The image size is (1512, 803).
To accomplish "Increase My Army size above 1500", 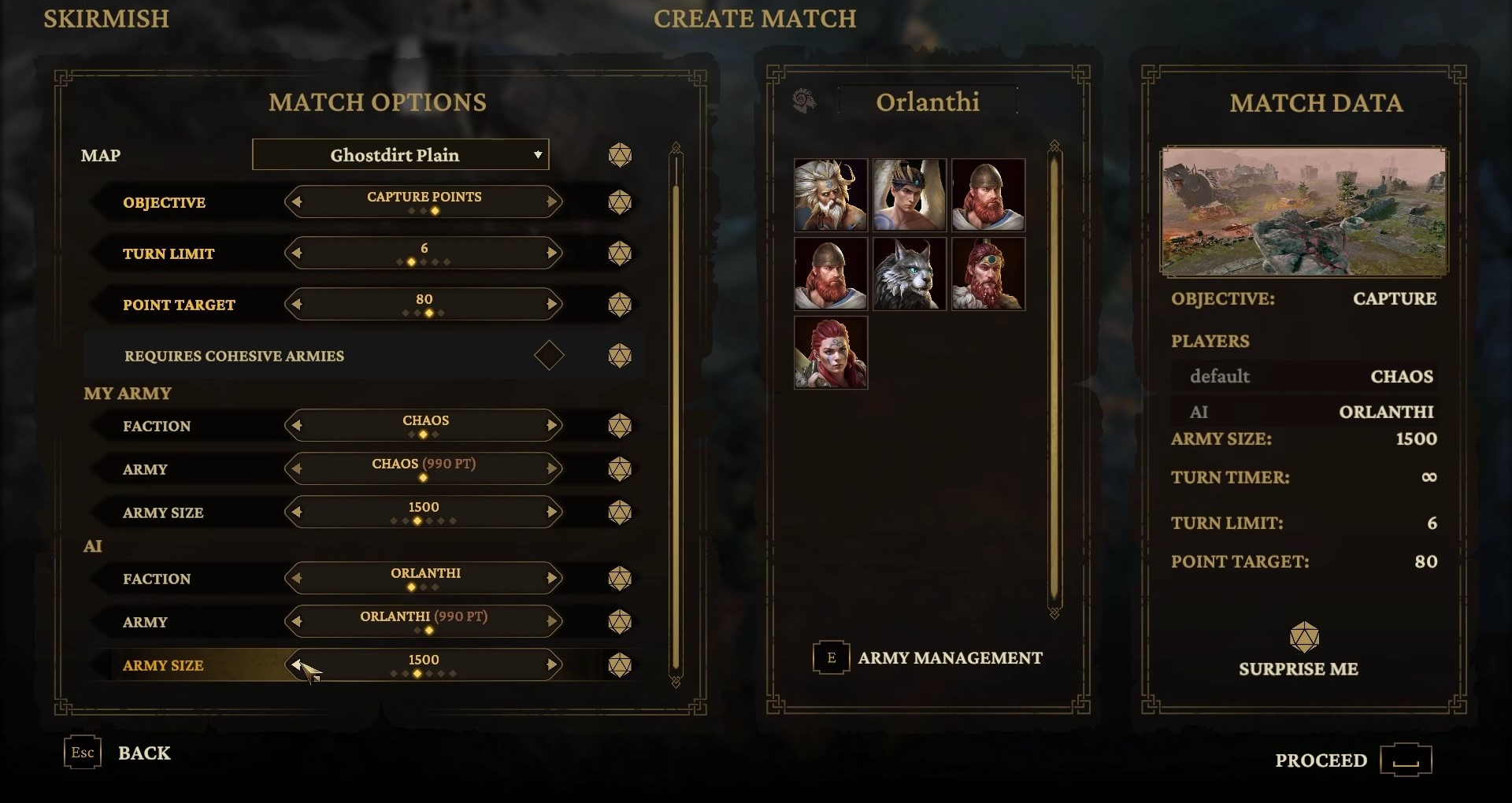I will (x=552, y=513).
